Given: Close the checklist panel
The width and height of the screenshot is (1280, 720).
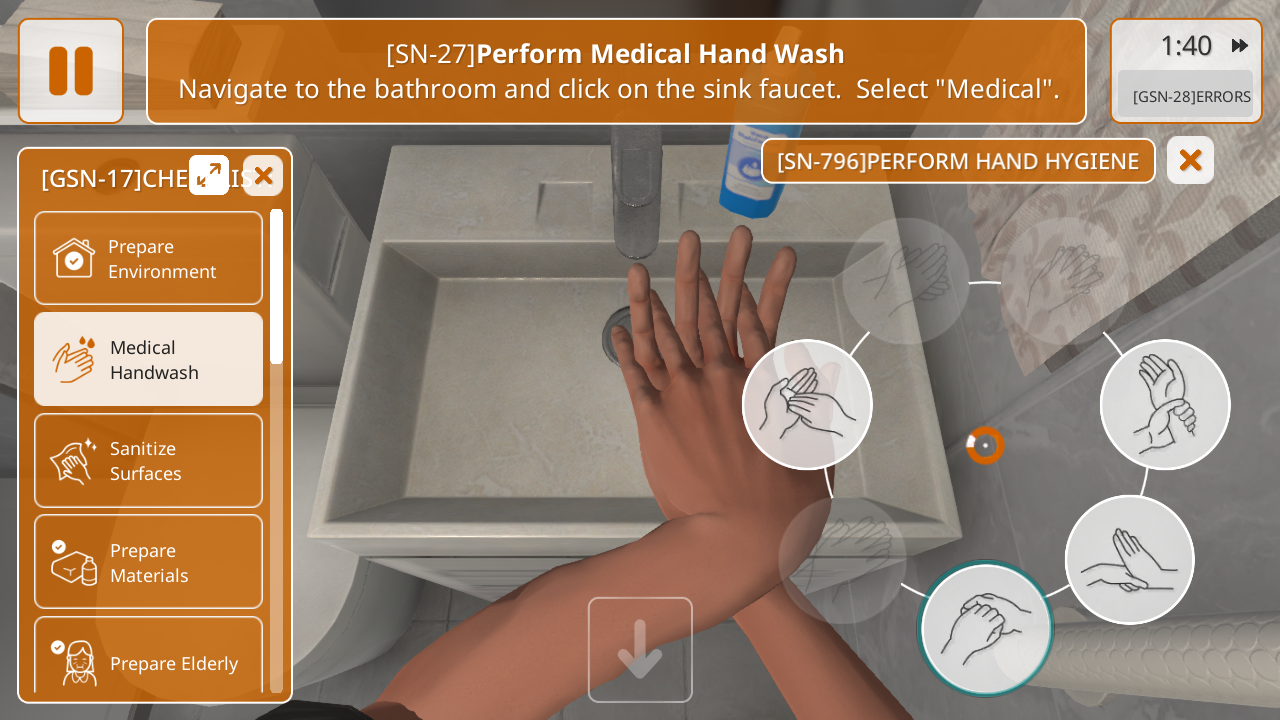Looking at the screenshot, I should point(263,176).
